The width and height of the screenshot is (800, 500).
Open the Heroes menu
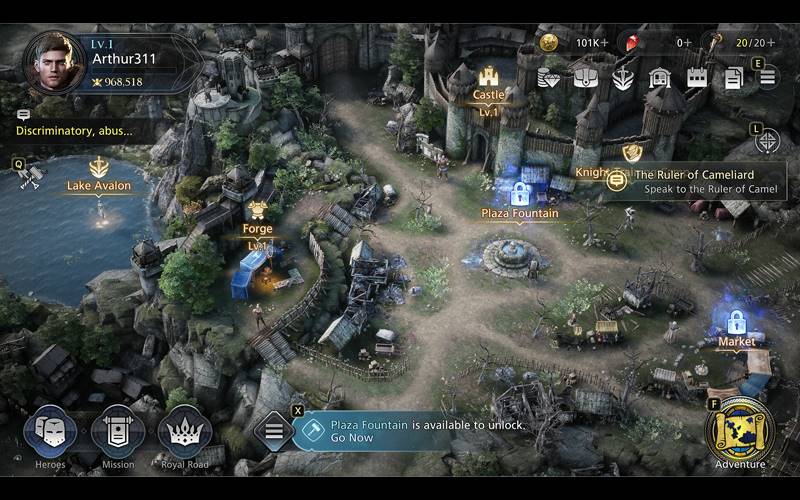point(50,432)
